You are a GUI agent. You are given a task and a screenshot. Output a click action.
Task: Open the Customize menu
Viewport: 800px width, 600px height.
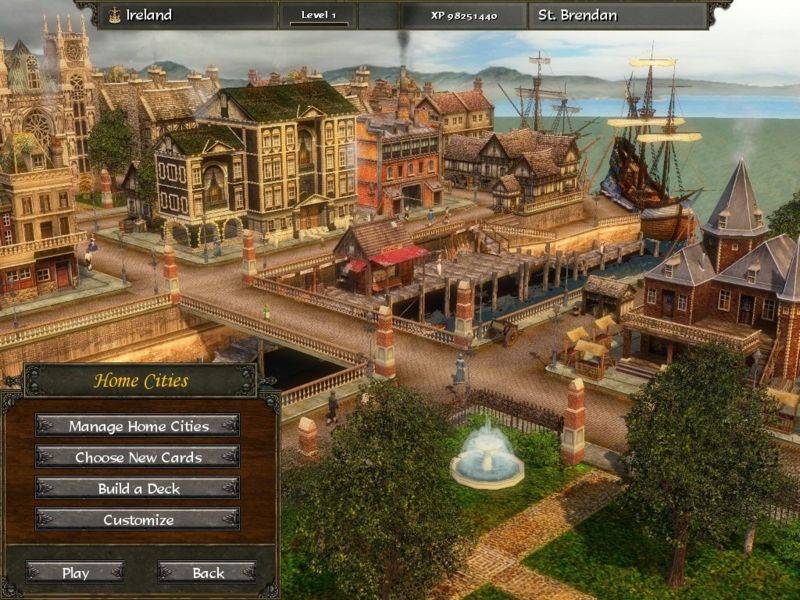point(138,520)
